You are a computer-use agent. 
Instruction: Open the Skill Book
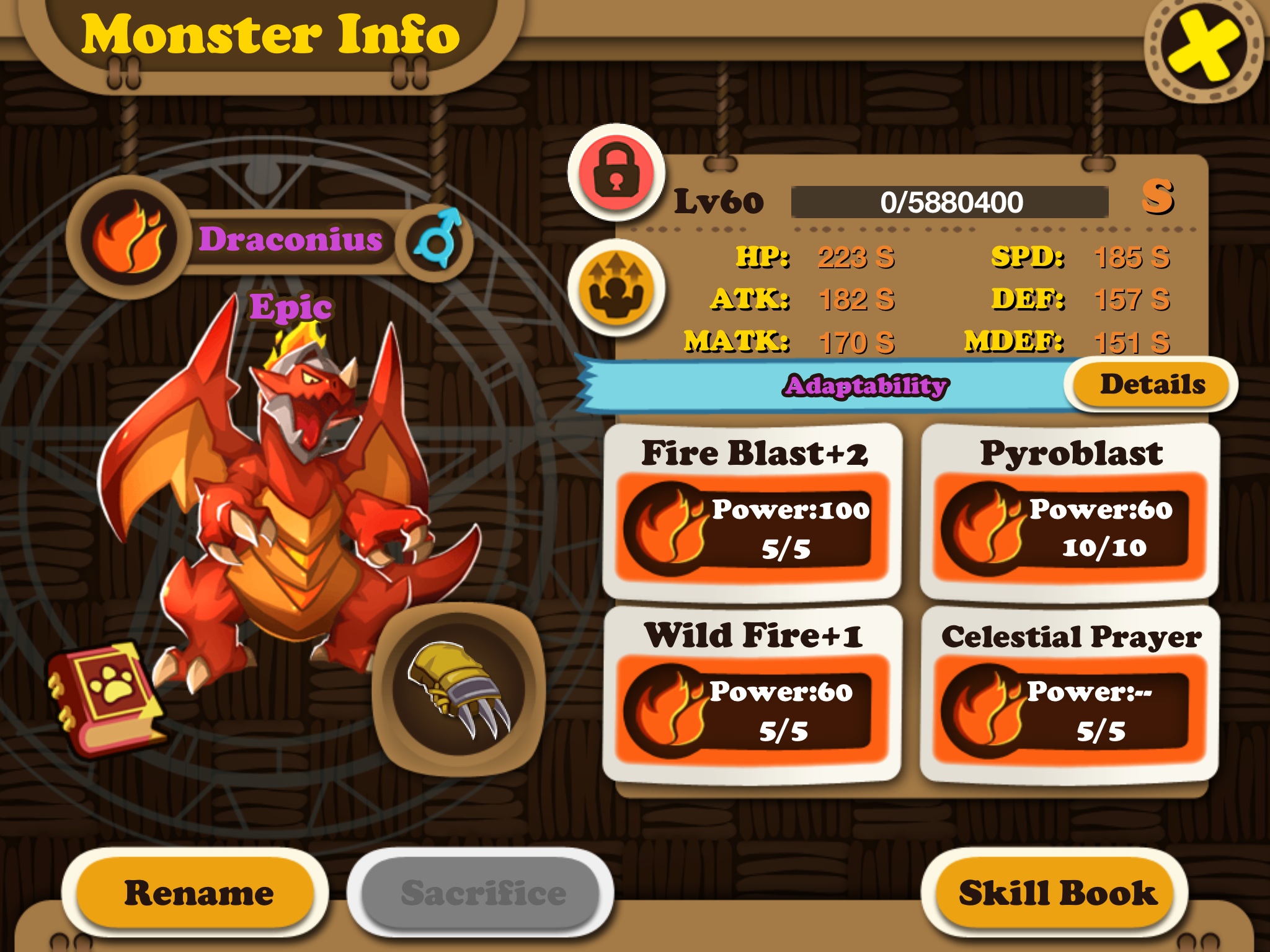coord(1056,892)
